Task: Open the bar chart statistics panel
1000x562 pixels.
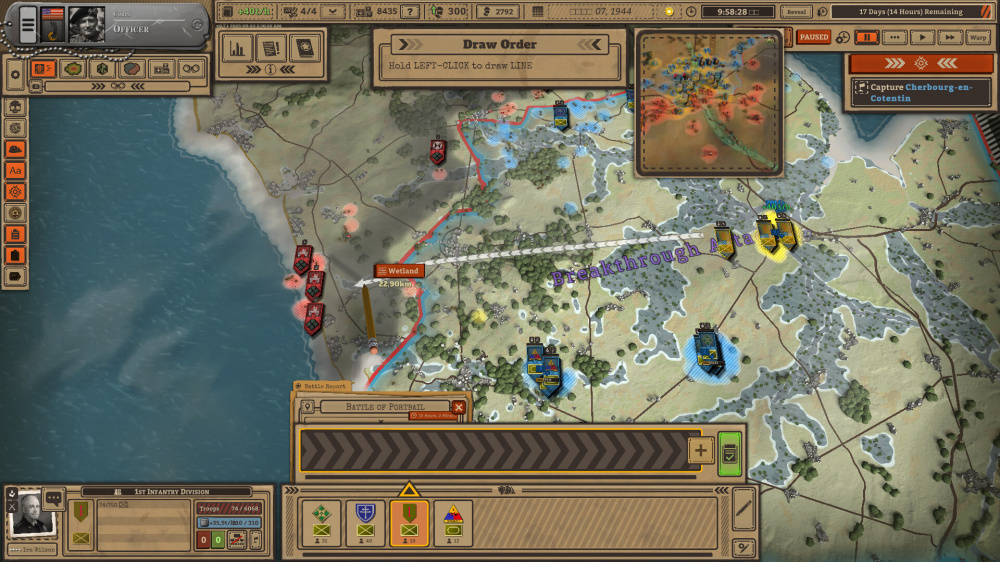Action: (x=238, y=47)
